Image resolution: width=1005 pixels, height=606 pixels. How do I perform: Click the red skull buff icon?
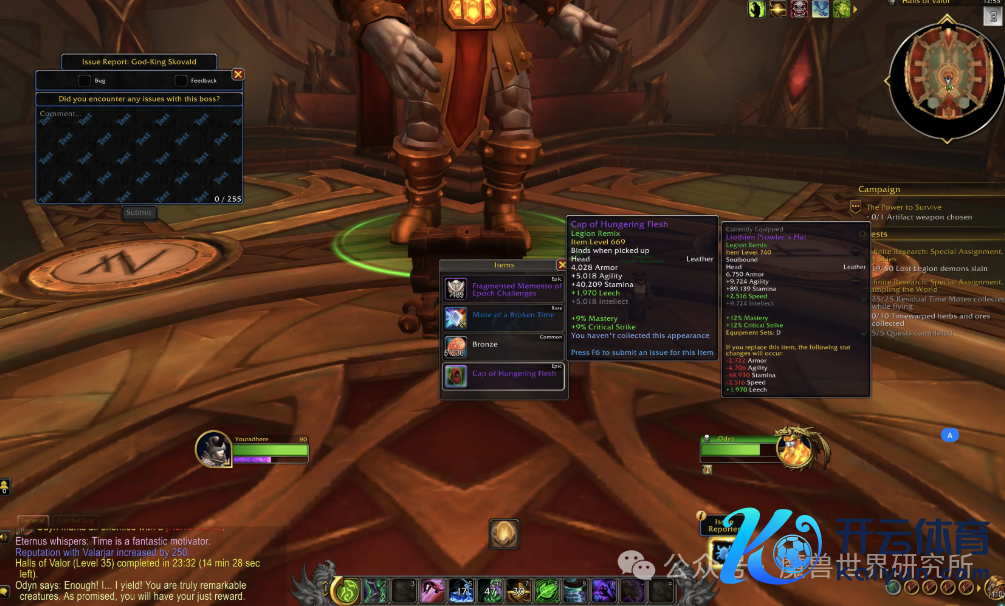click(x=799, y=9)
